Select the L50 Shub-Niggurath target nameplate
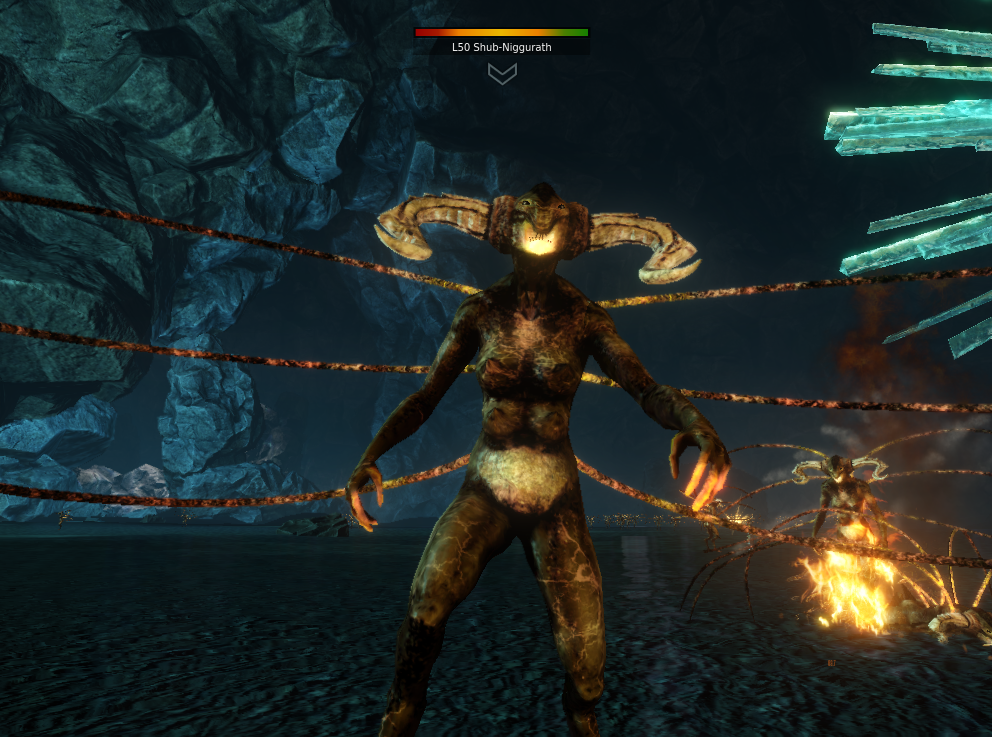 click(x=502, y=47)
